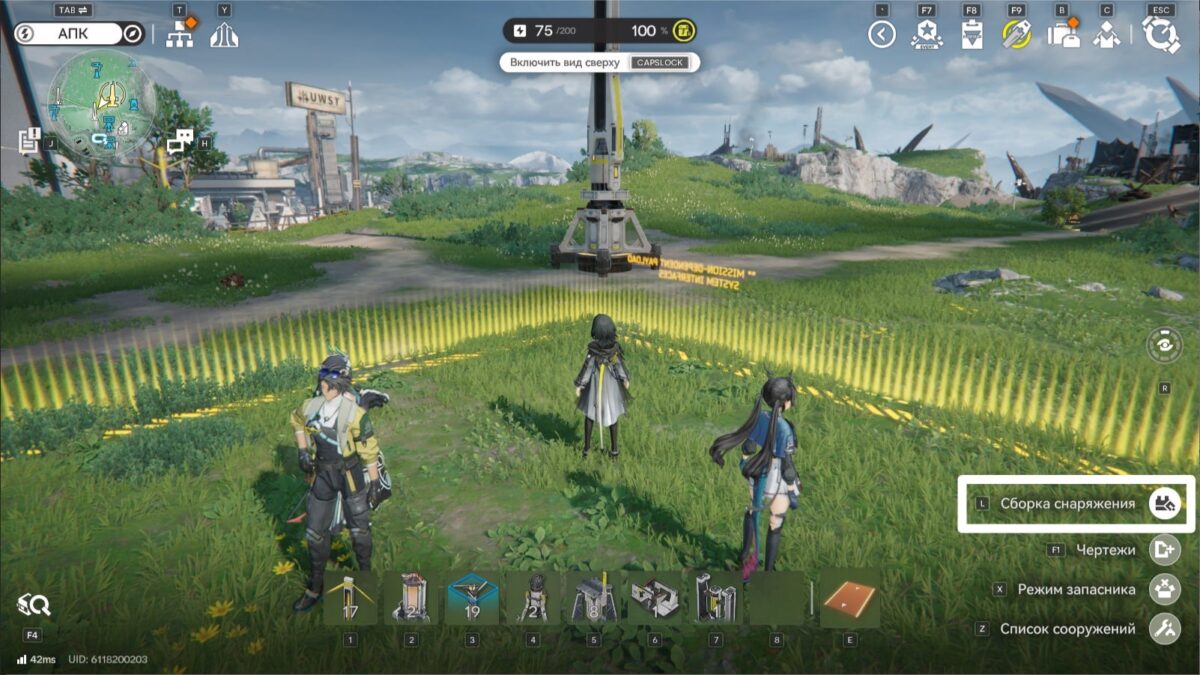Open the circular minimap
Image resolution: width=1200 pixels, height=675 pixels.
(101, 105)
